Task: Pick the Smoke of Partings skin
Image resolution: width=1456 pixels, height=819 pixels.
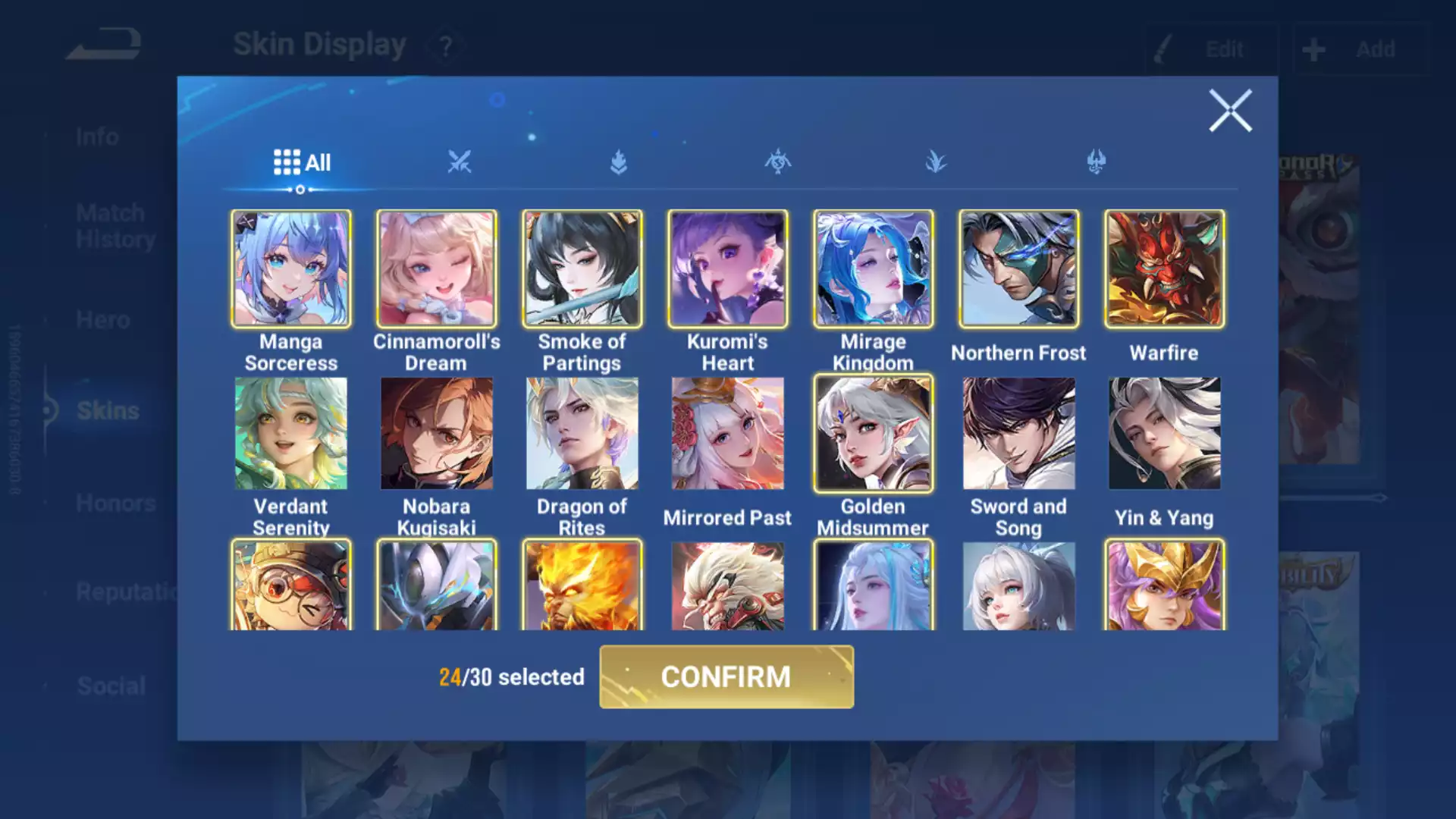Action: pyautogui.click(x=582, y=269)
